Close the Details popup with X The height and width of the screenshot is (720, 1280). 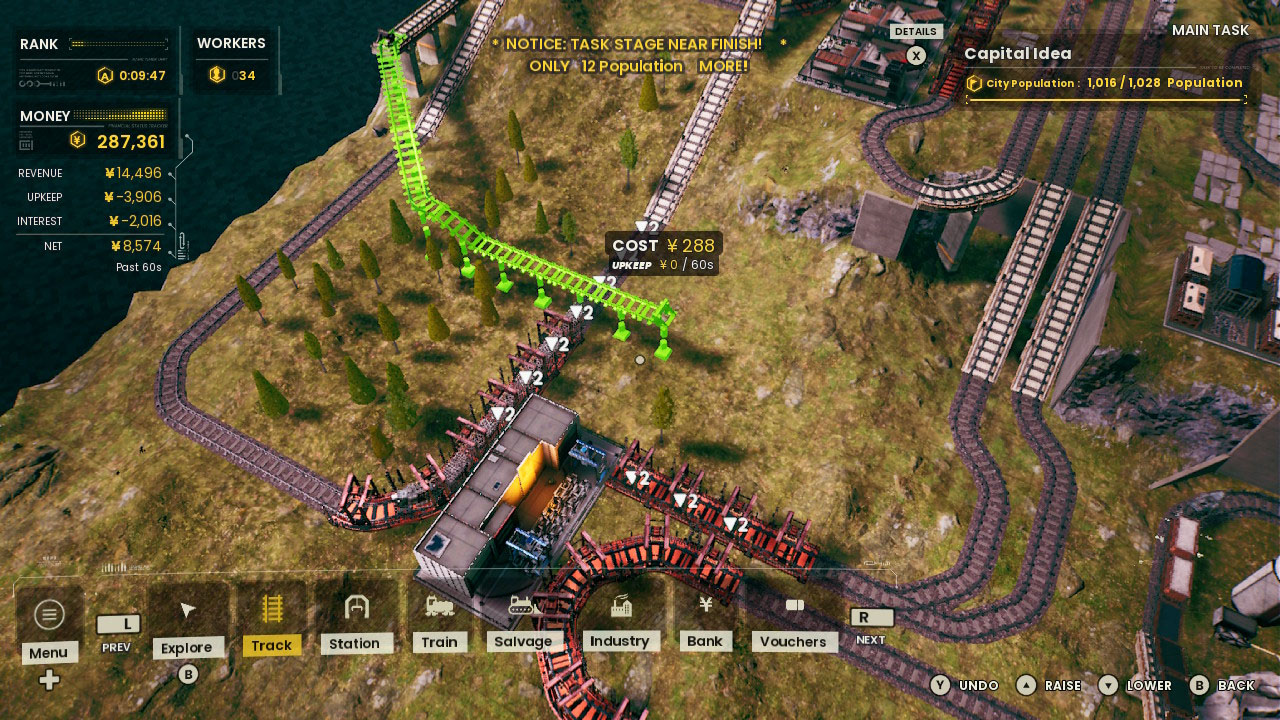(x=916, y=55)
